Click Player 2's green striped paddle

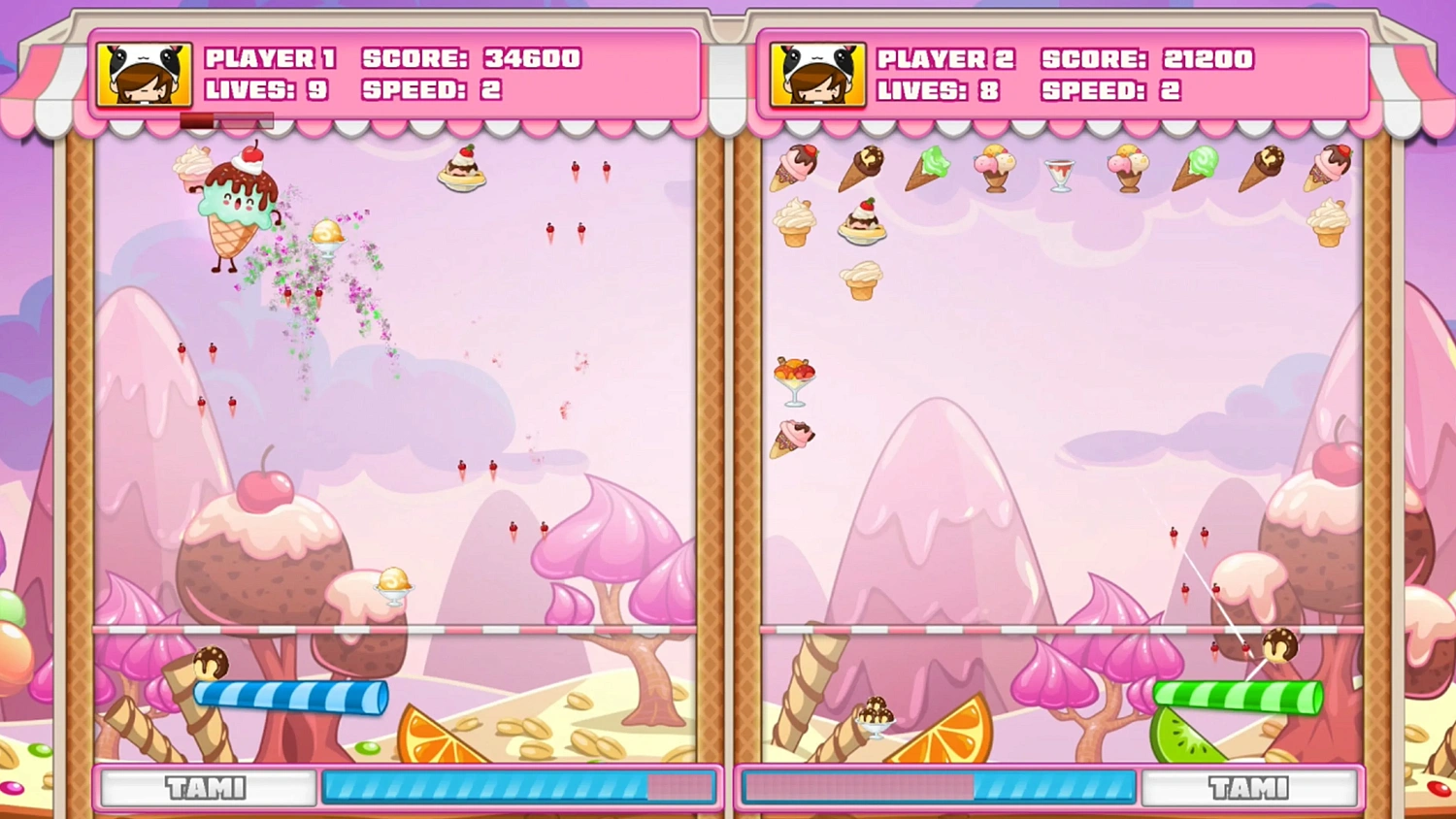click(1238, 695)
